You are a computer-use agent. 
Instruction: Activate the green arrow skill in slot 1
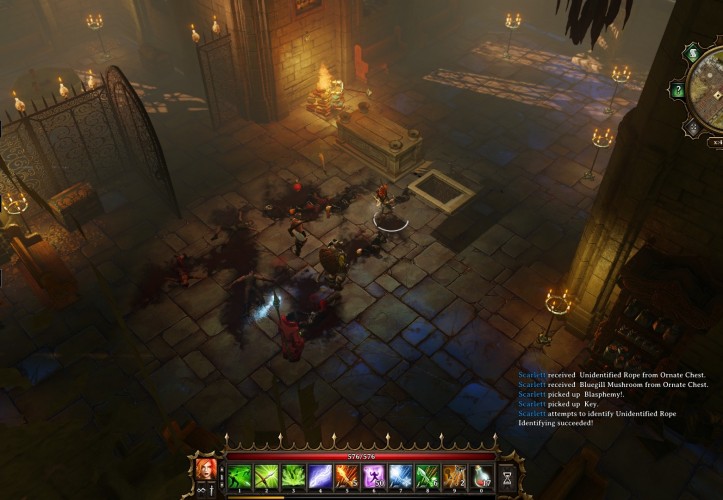[x=238, y=476]
